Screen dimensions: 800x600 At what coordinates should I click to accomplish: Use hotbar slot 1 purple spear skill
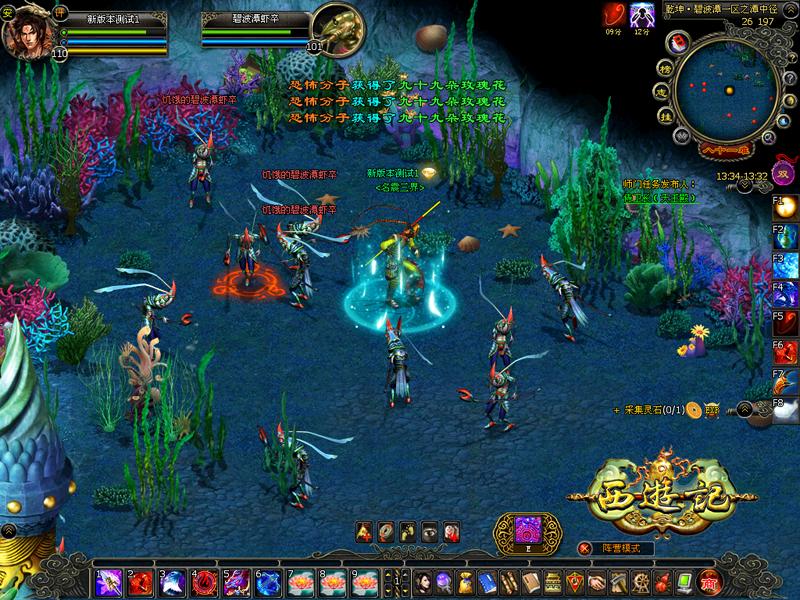[110, 582]
